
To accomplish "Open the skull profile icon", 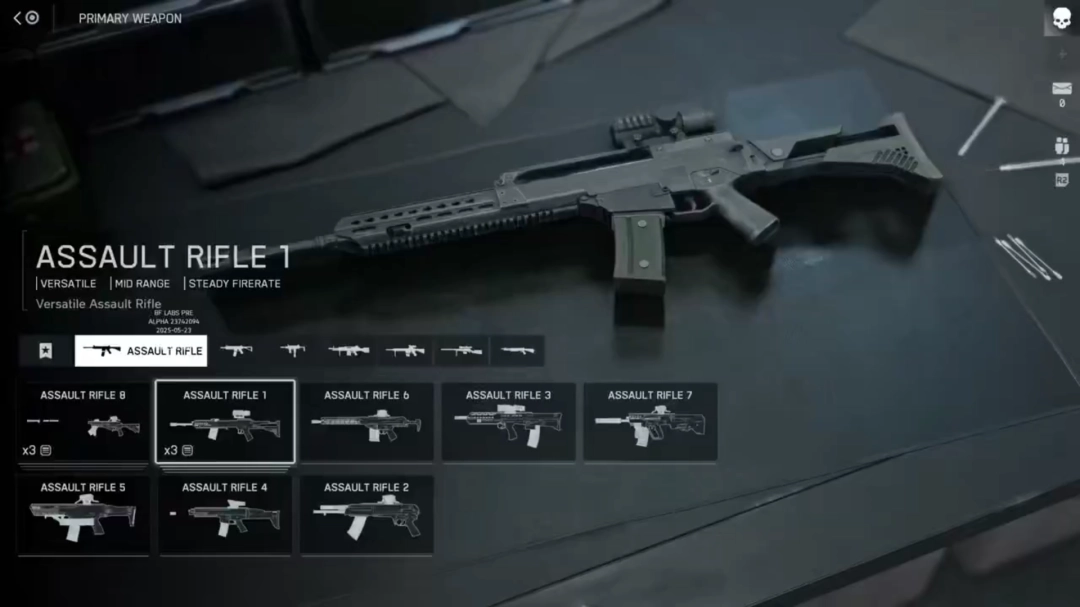I will coord(1061,18).
